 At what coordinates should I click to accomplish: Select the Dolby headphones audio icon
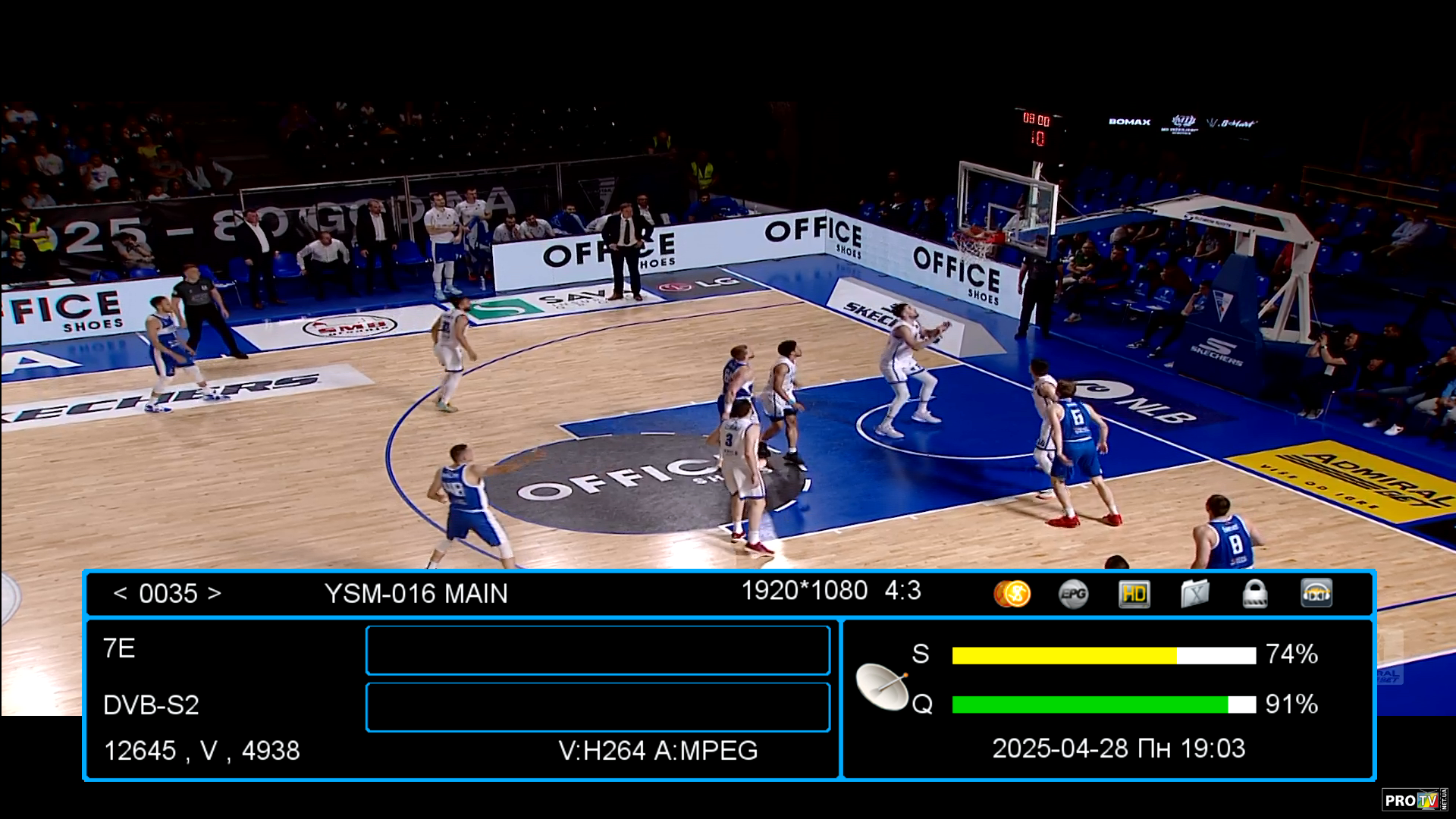[1316, 594]
